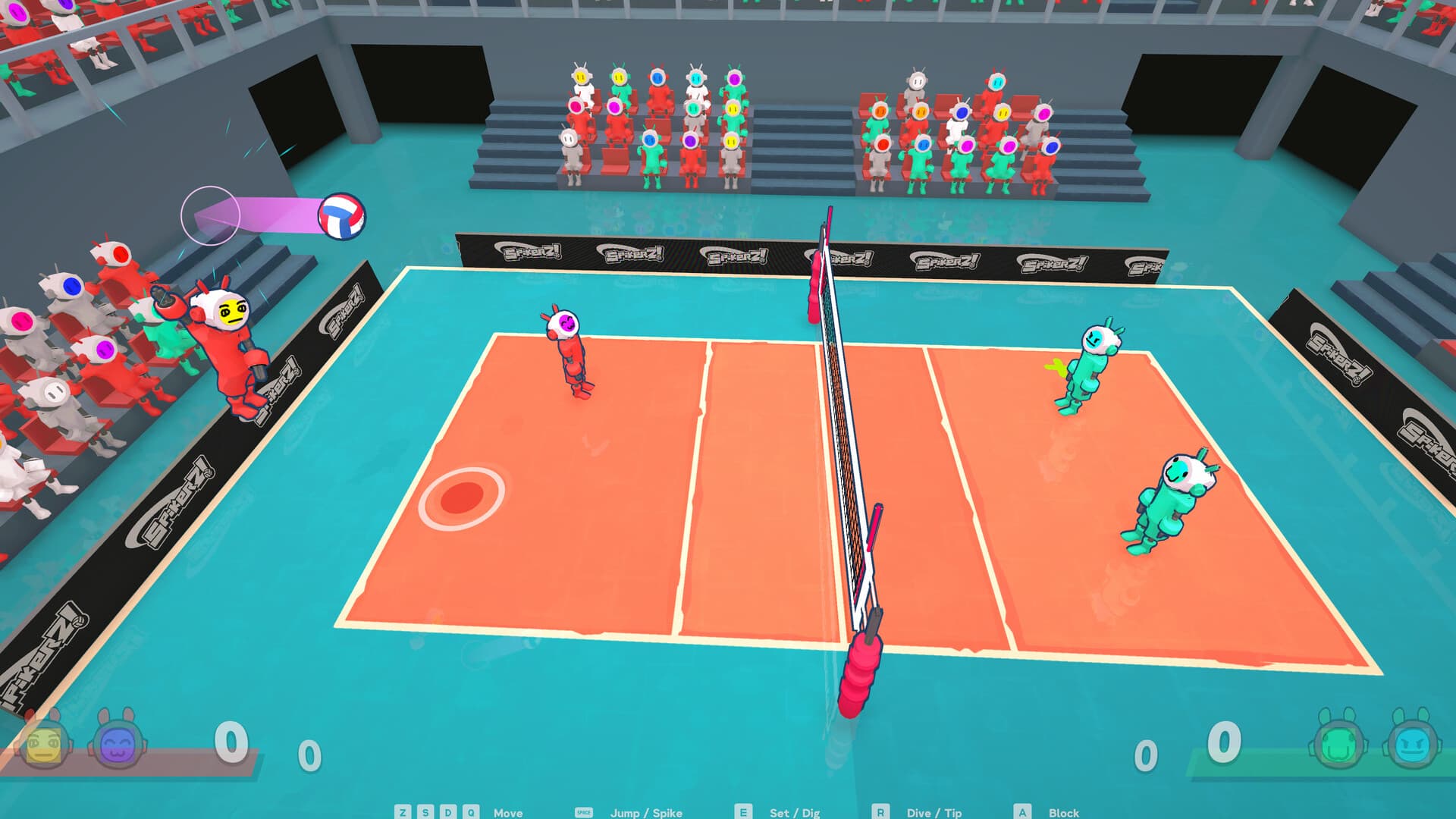
Task: Click the SPACE Jump/Spike key badge
Action: [x=583, y=812]
